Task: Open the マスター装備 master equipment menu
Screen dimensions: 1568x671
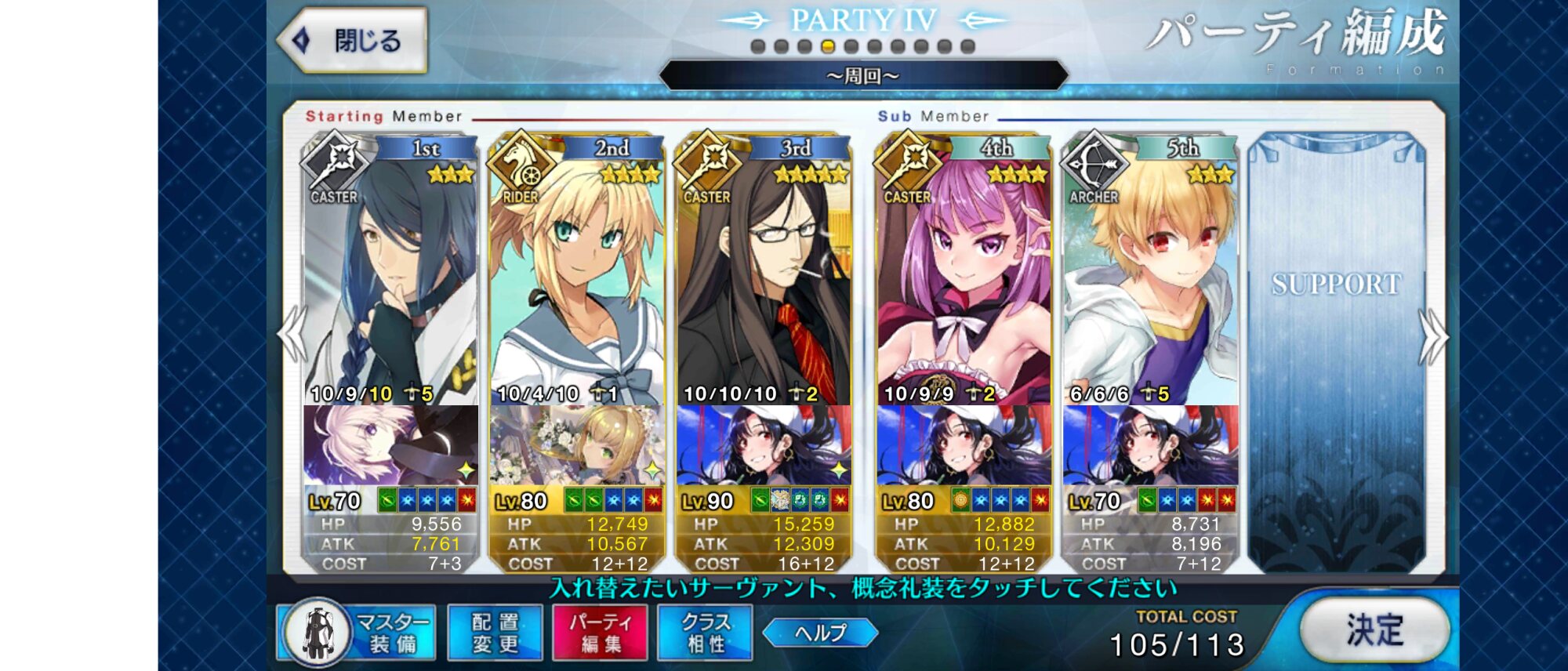Action: tap(357, 633)
